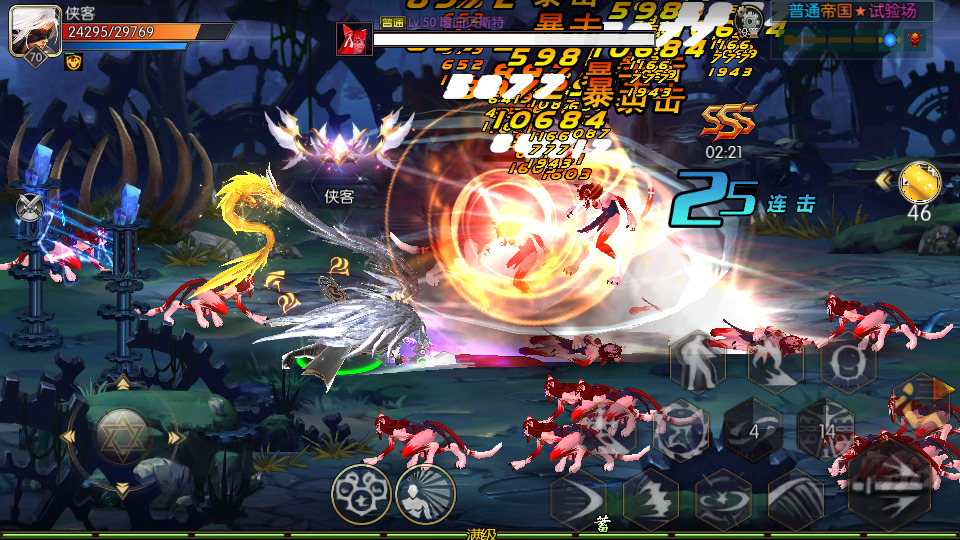Cast the skull face skill
Viewport: 960px width, 540px height.
pyautogui.click(x=848, y=362)
